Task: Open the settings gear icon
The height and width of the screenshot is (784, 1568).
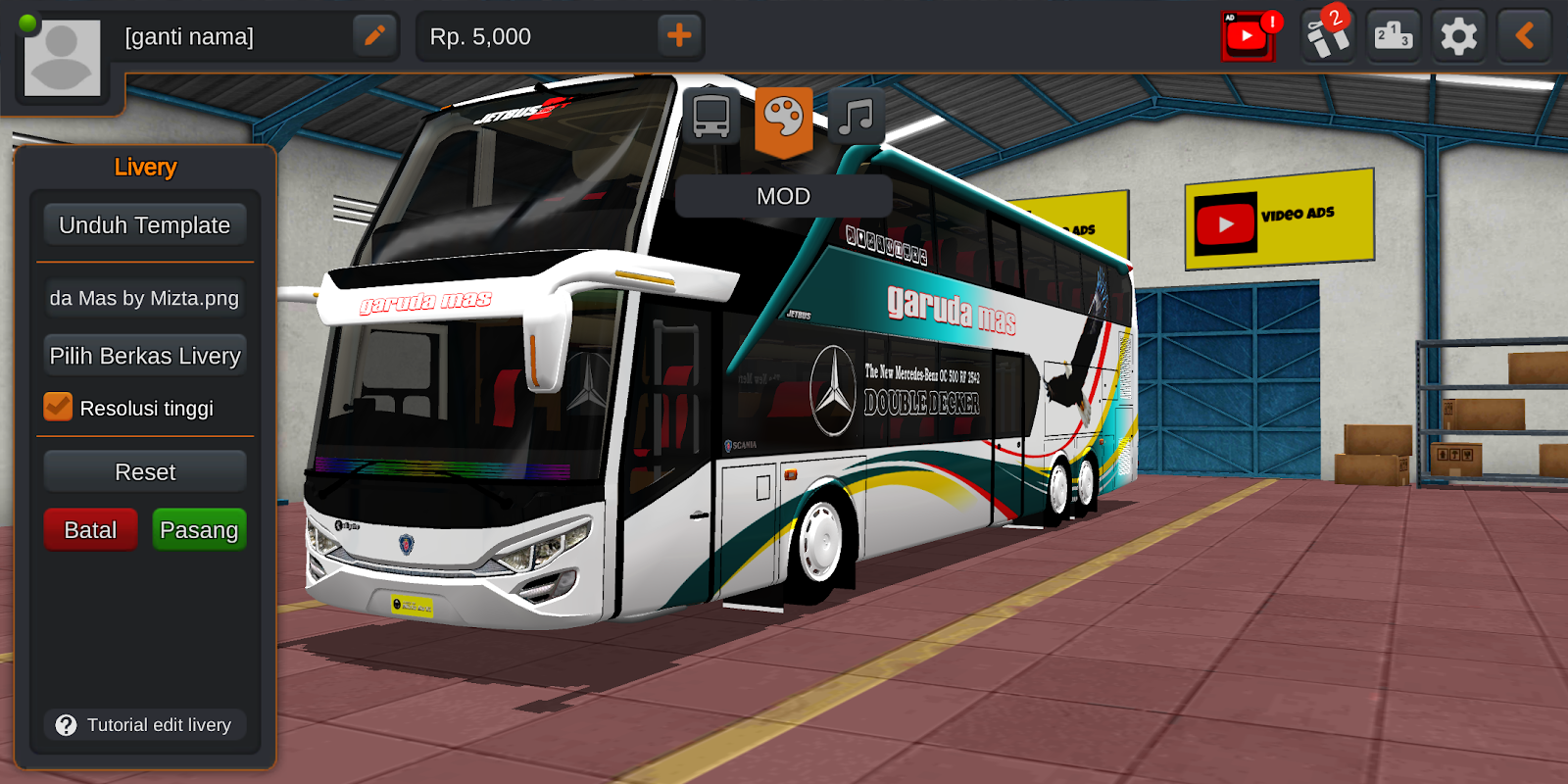Action: click(x=1458, y=36)
